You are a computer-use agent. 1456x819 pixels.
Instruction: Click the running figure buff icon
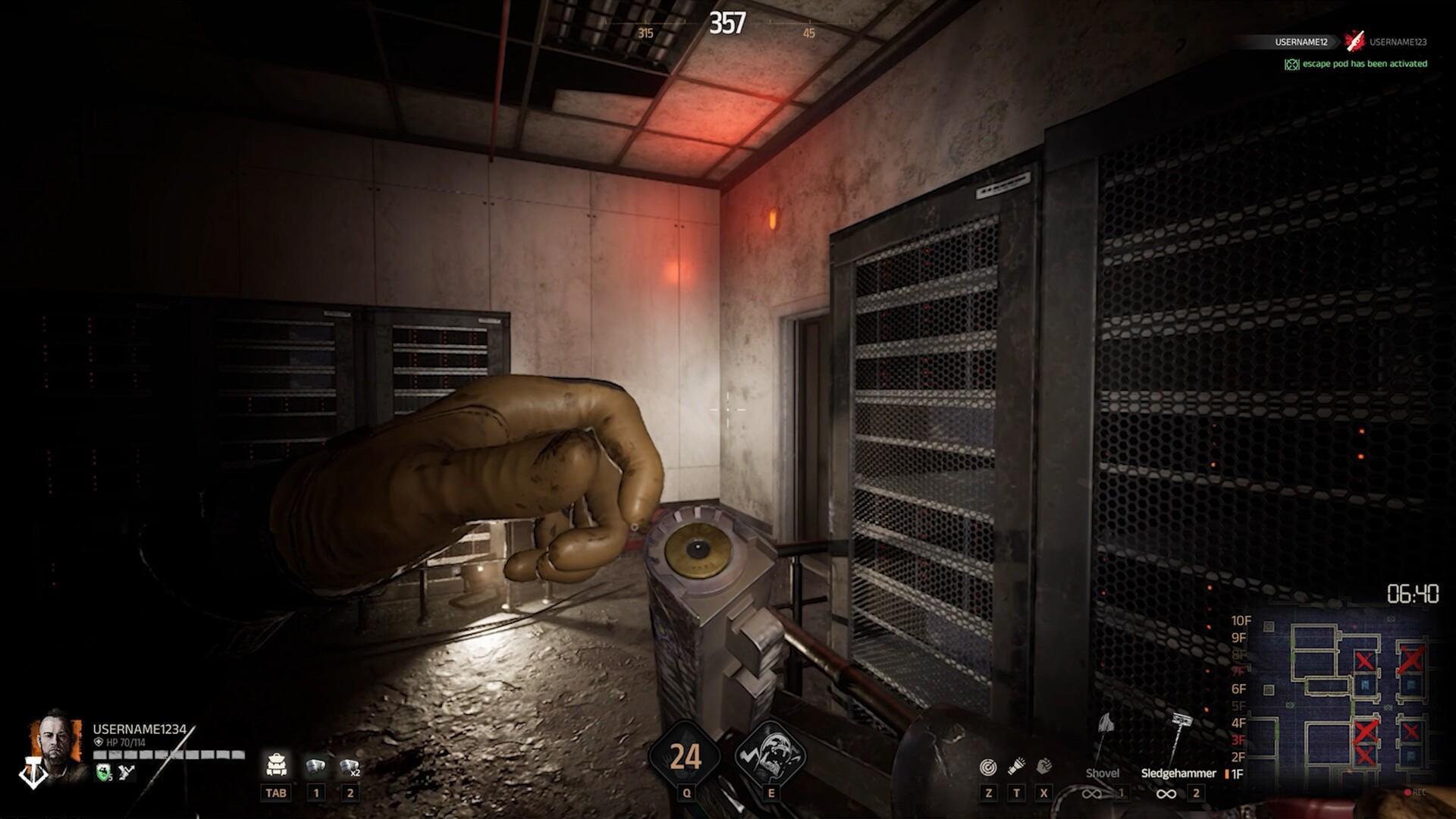tap(127, 772)
